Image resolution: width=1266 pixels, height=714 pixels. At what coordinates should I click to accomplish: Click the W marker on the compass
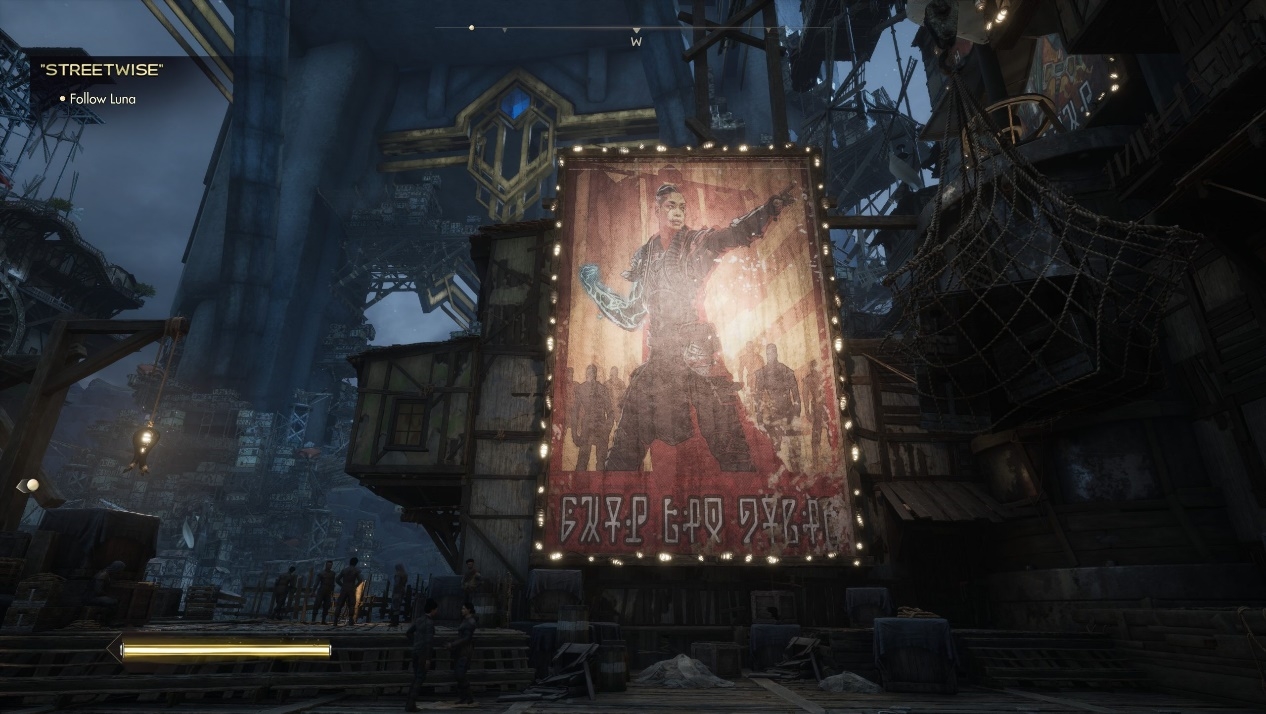pyautogui.click(x=635, y=41)
